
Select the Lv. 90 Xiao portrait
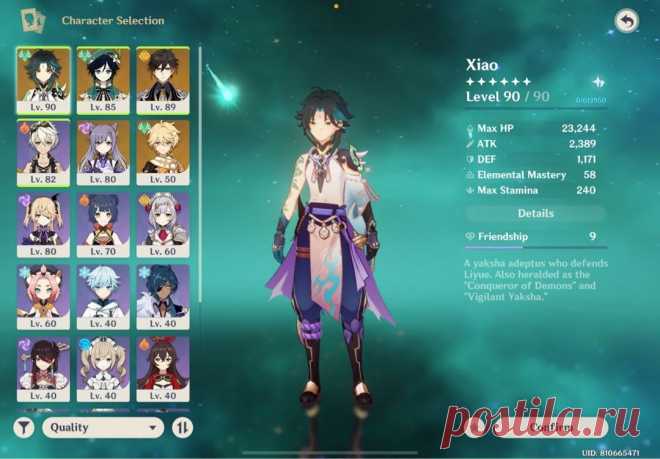(x=43, y=79)
